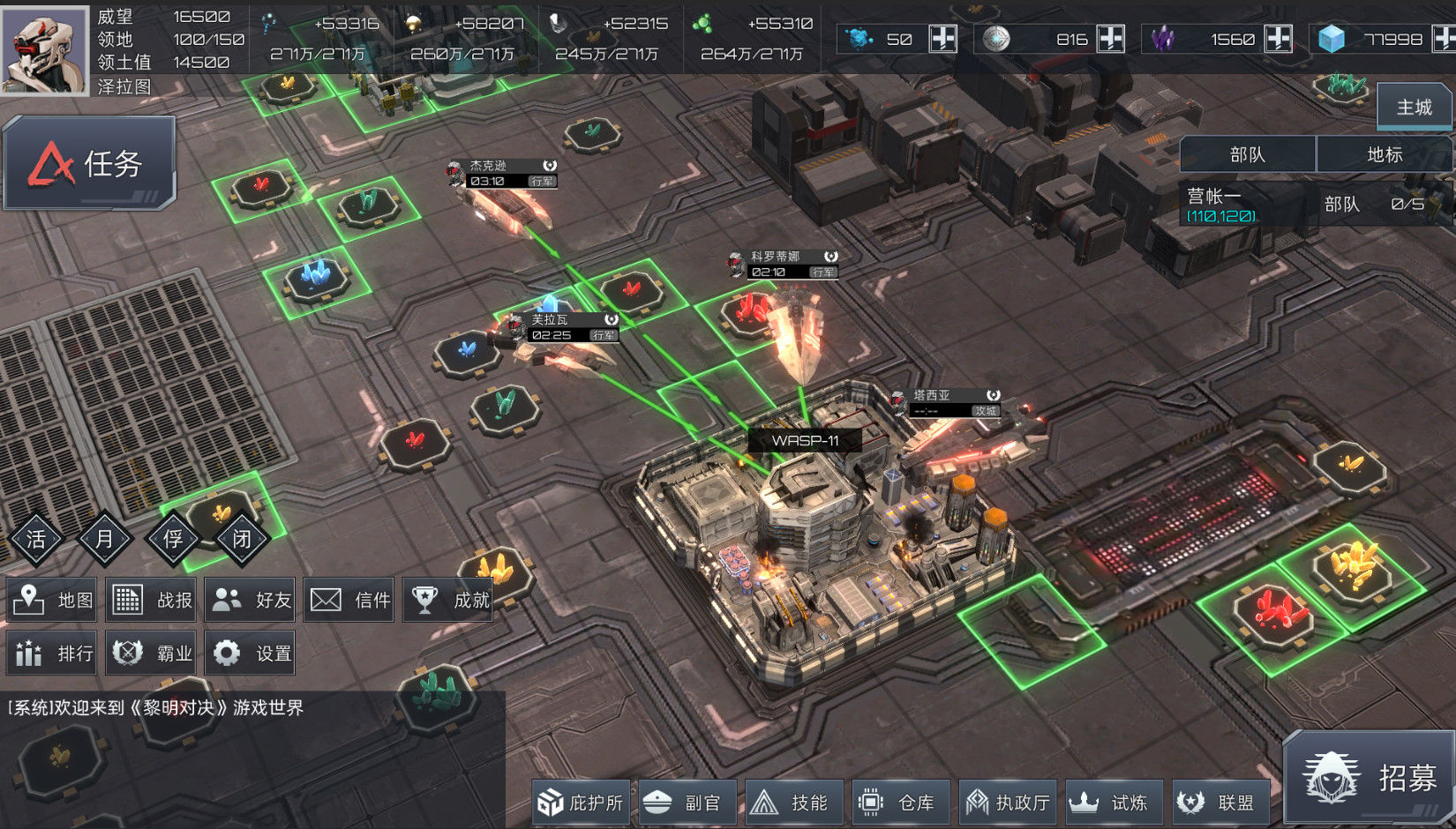Screen dimensions: 1456x829
Task: Open the 庇护所 shelter menu
Action: point(581,803)
